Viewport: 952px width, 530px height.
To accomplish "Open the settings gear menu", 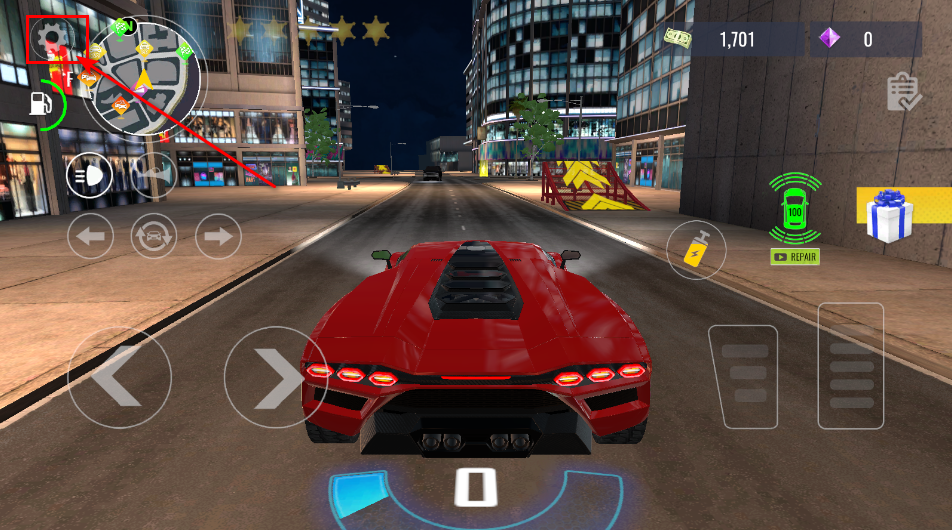I will (50, 40).
